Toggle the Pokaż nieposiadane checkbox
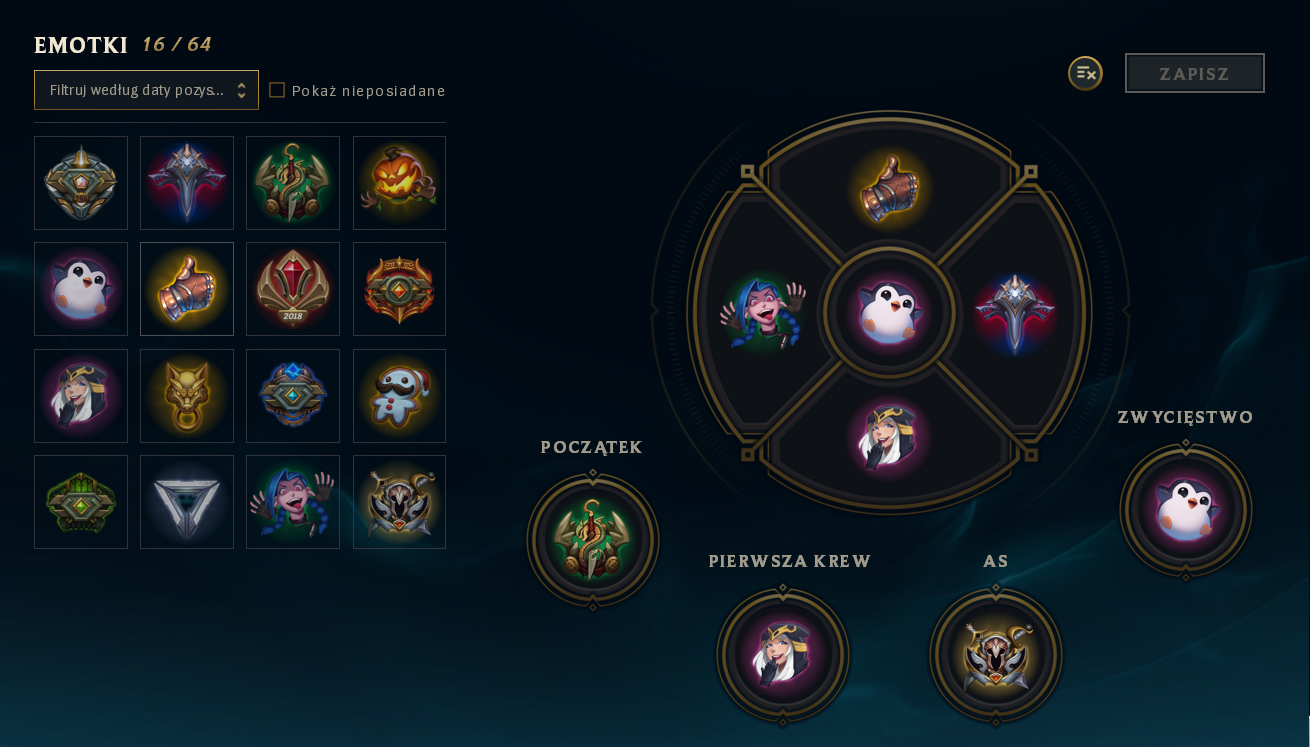 click(x=277, y=90)
